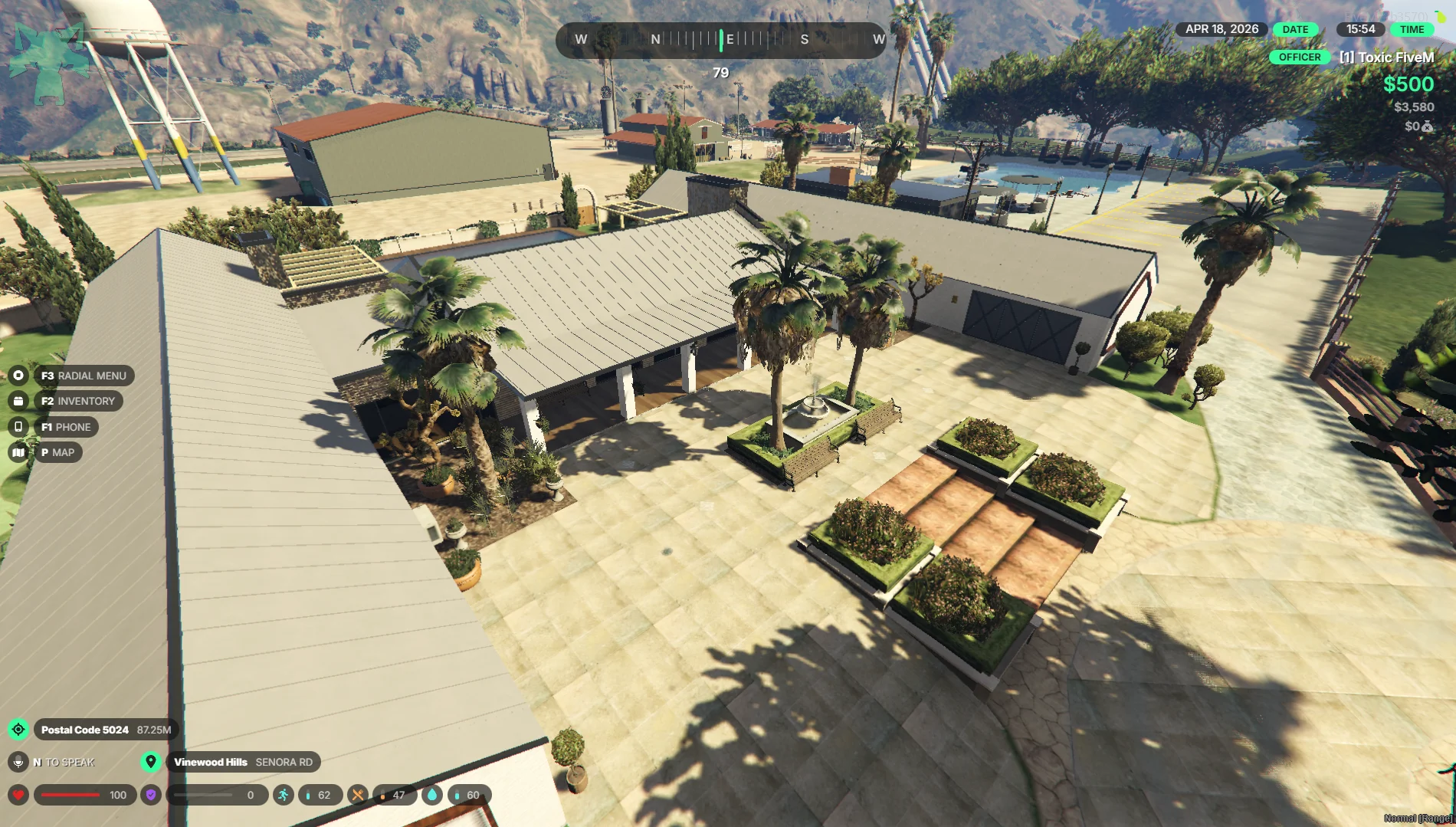Select the Vinewood Hills location pin icon
The image size is (1456, 827).
(151, 762)
